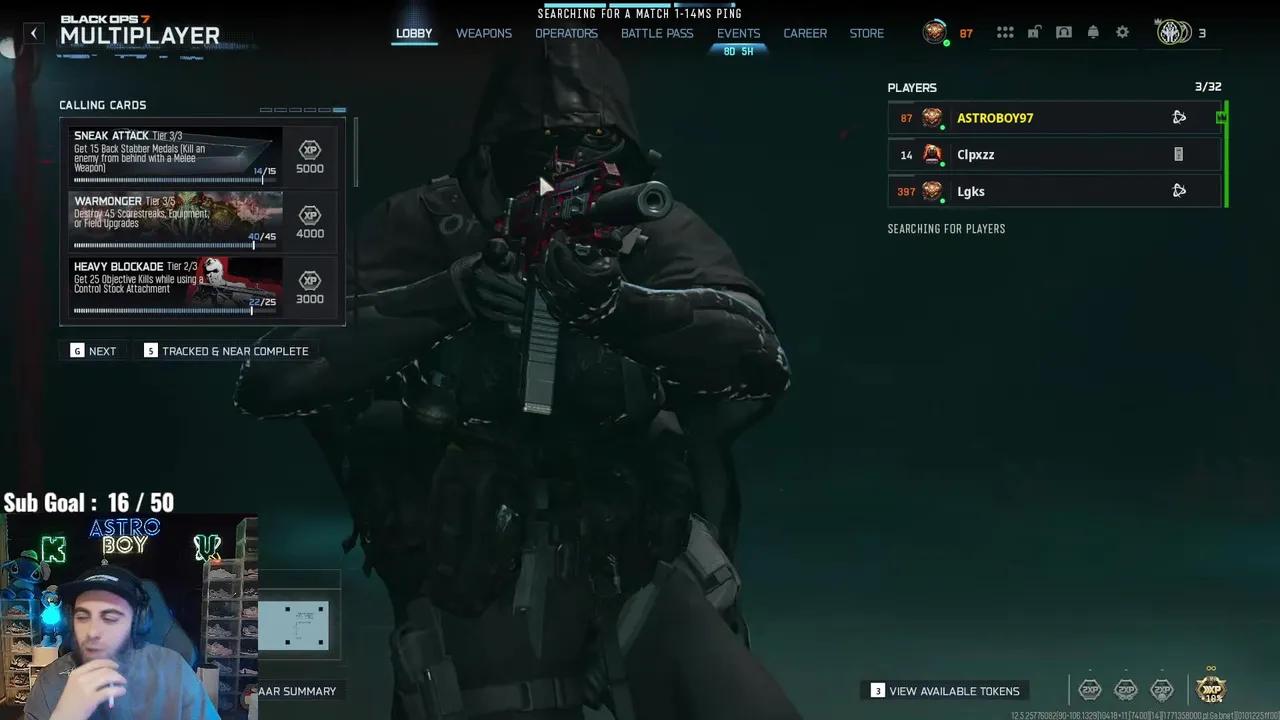Select the Battle Pass tab
The width and height of the screenshot is (1280, 720).
[657, 33]
